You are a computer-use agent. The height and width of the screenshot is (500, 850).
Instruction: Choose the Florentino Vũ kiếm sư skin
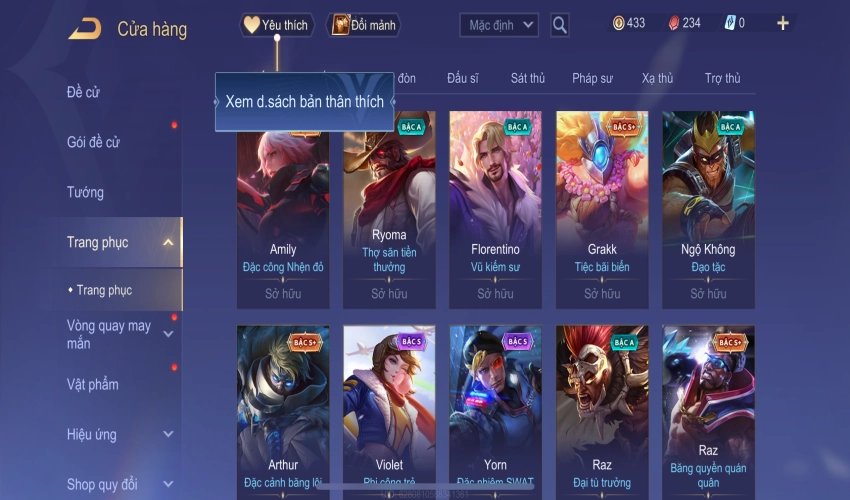pyautogui.click(x=495, y=208)
